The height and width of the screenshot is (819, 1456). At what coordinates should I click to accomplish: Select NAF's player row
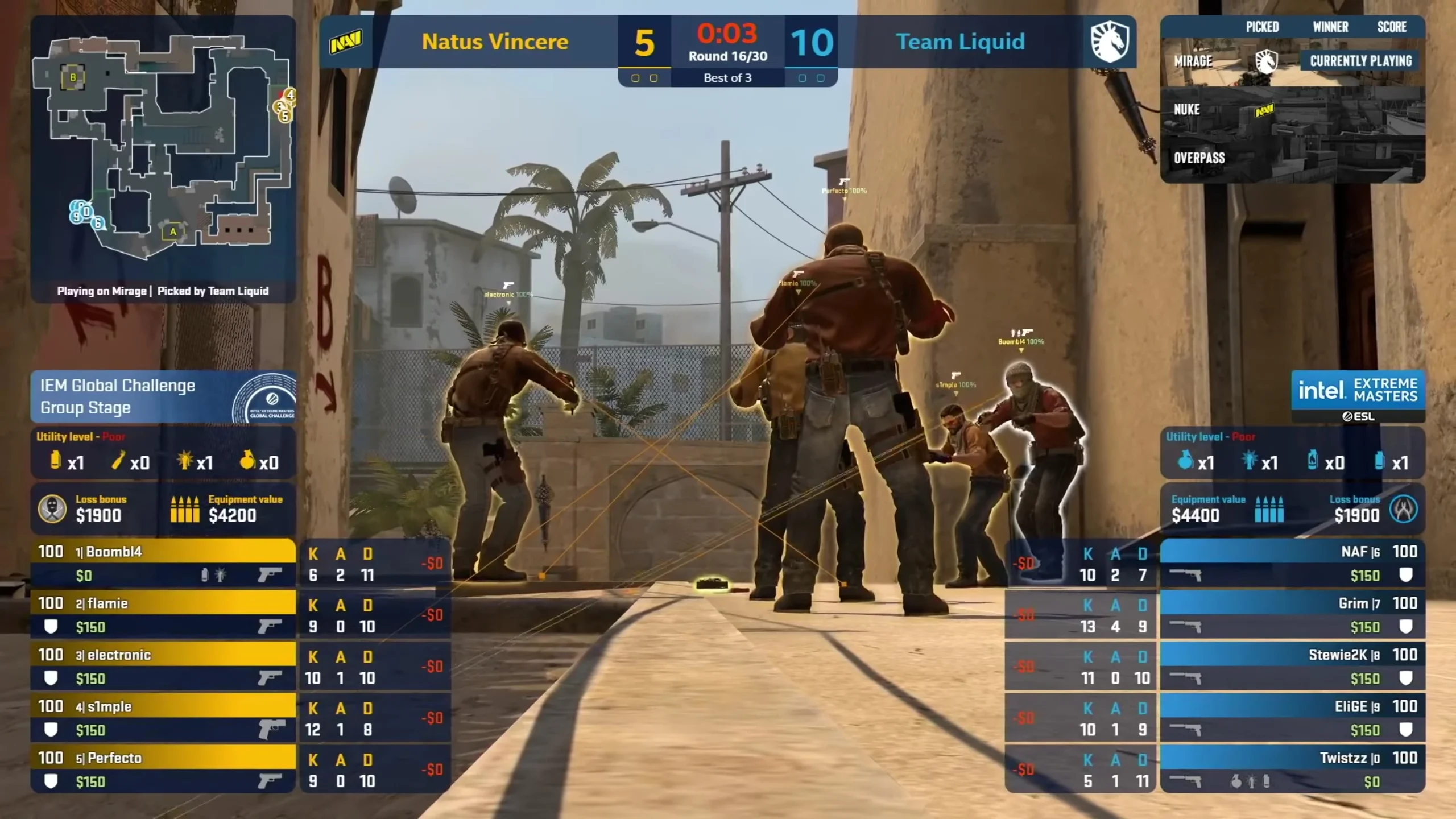tap(1292, 562)
